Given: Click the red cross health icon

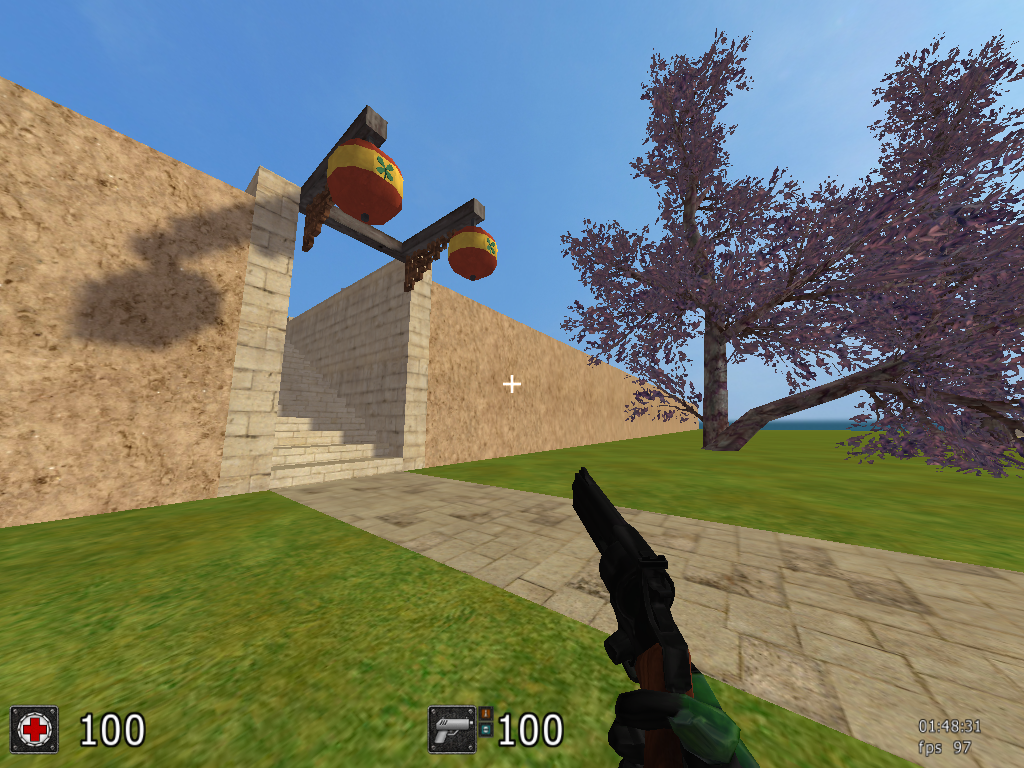Looking at the screenshot, I should (34, 729).
